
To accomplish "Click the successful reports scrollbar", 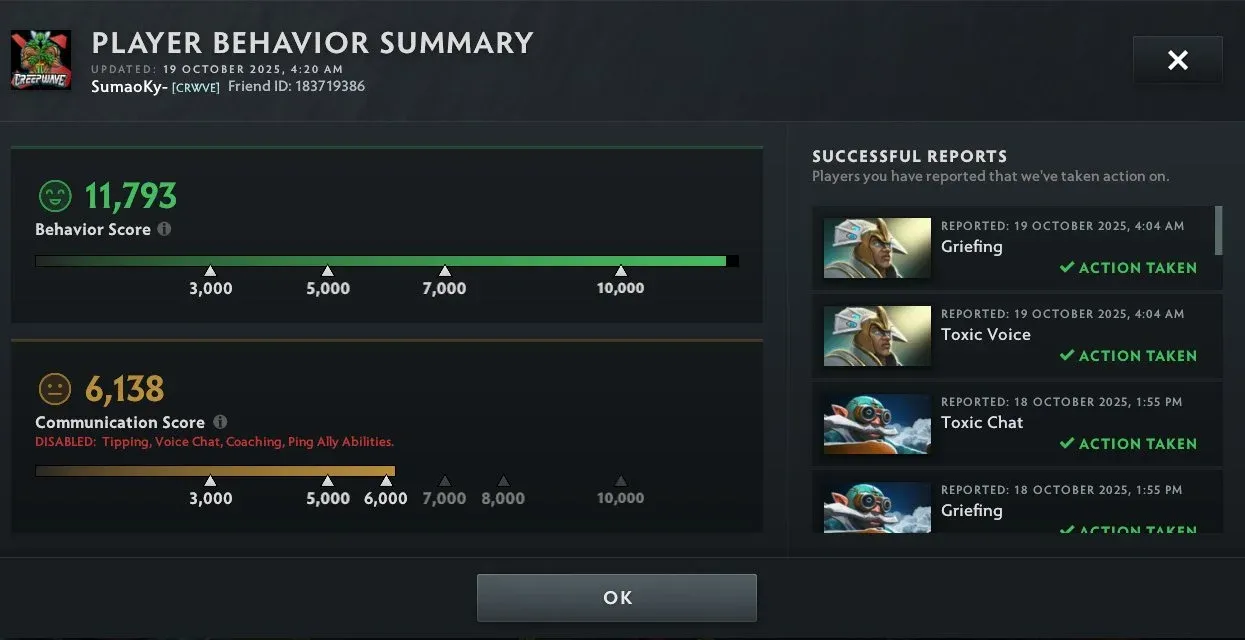I will (1218, 231).
